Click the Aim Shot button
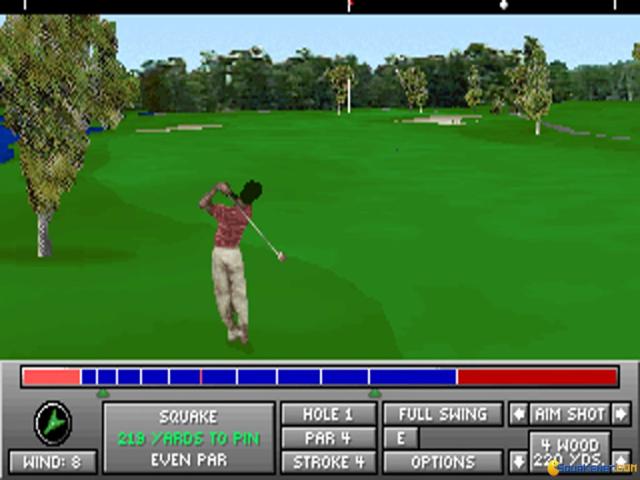640x480 pixels. click(570, 414)
